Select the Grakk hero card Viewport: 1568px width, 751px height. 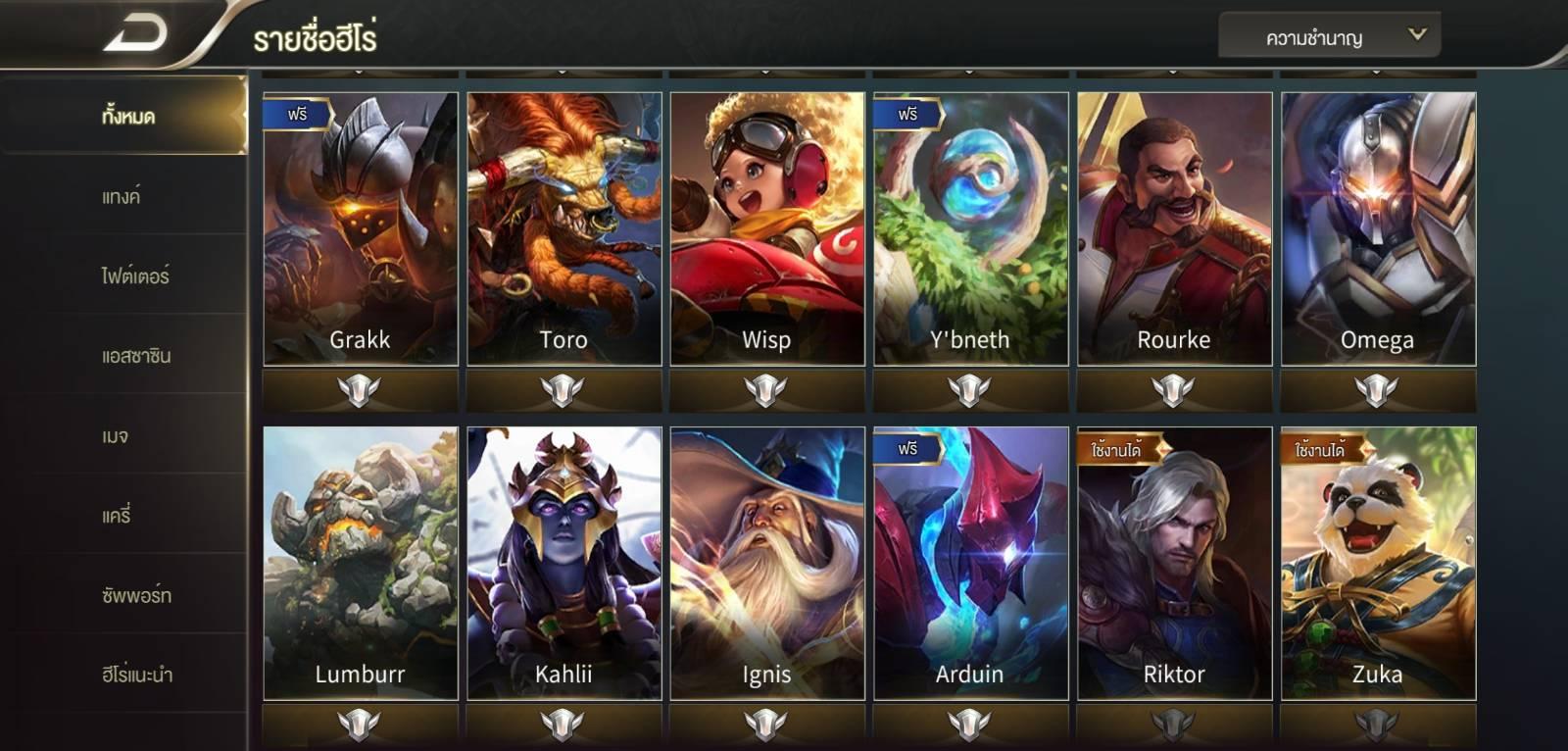pos(361,229)
